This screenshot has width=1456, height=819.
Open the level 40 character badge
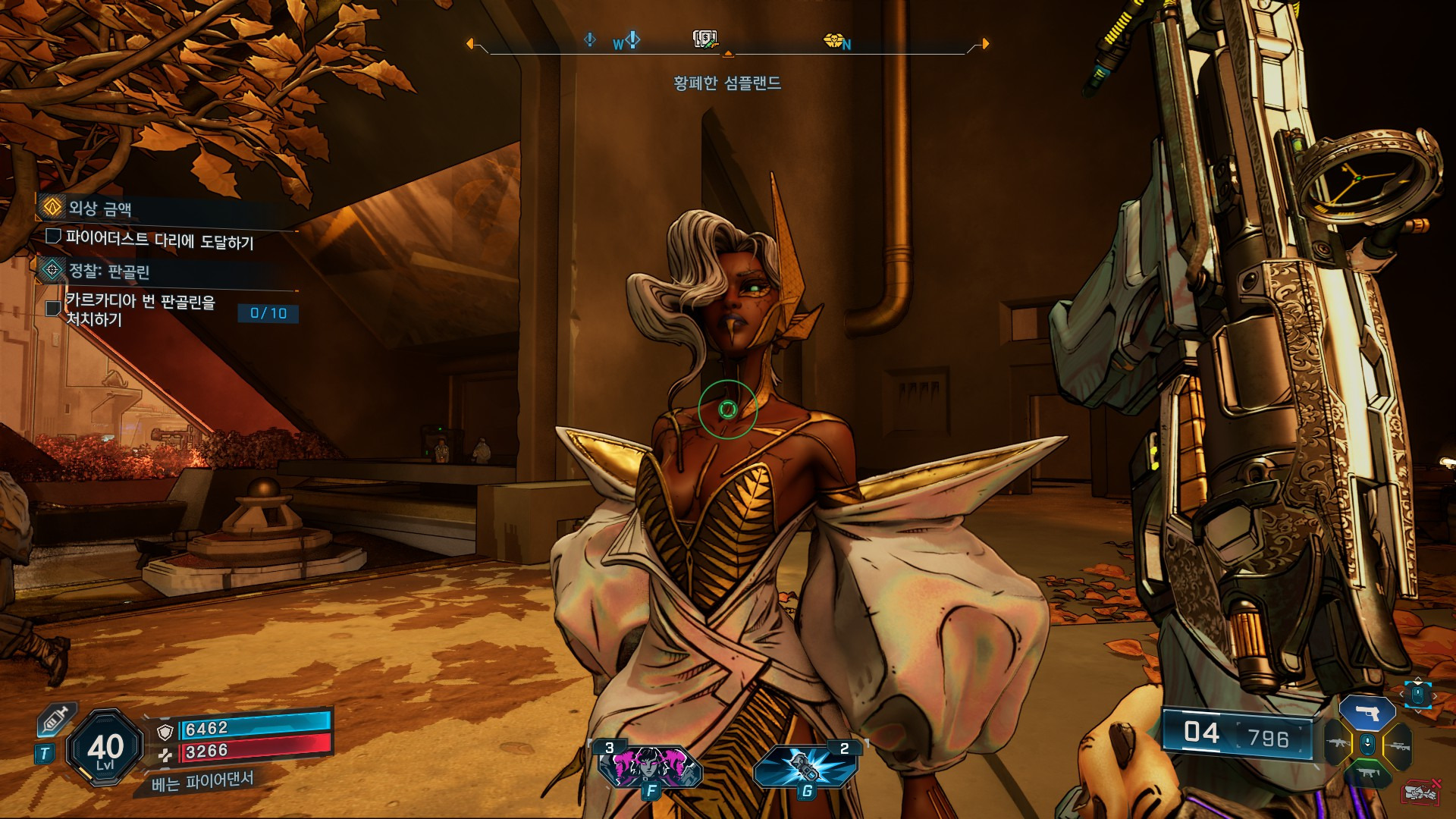tap(105, 748)
